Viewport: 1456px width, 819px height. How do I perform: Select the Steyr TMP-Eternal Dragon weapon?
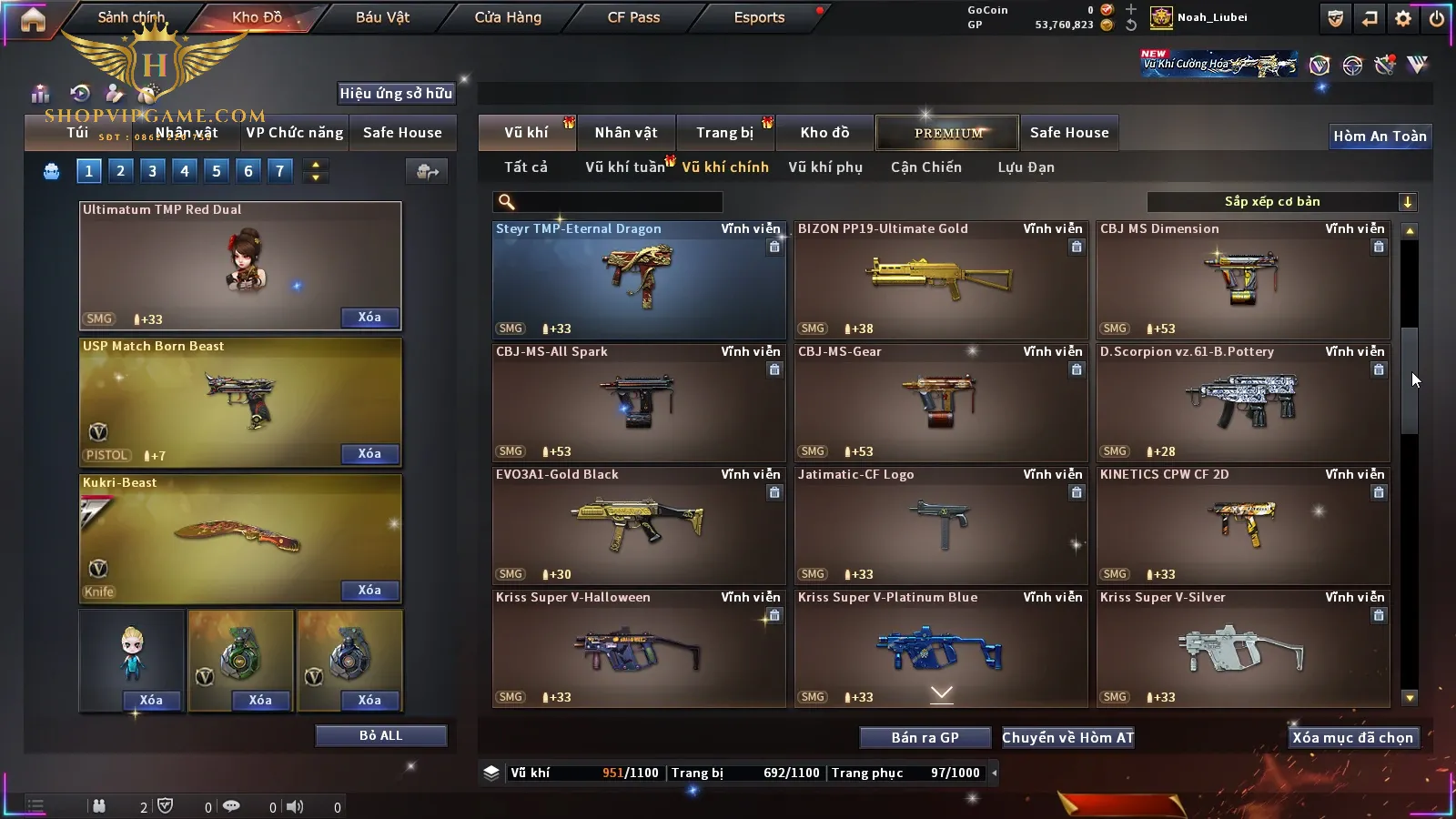click(638, 279)
